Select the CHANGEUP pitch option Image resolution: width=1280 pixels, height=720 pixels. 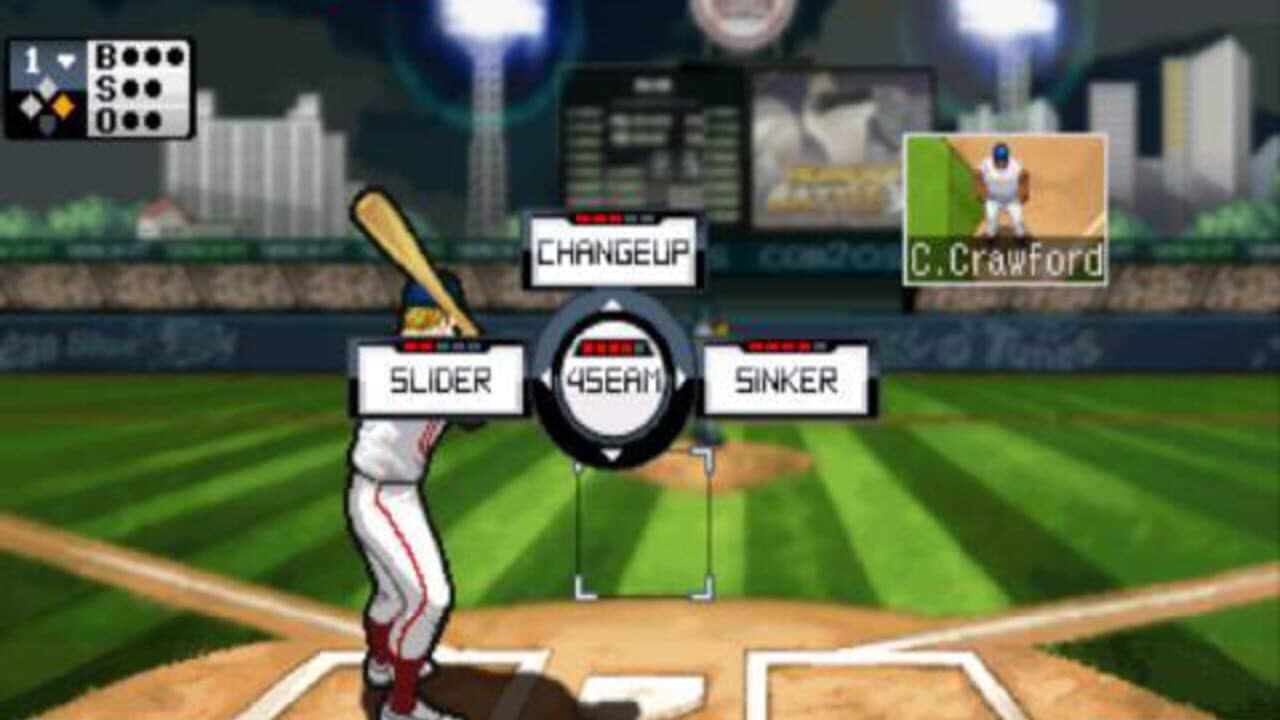[x=612, y=252]
